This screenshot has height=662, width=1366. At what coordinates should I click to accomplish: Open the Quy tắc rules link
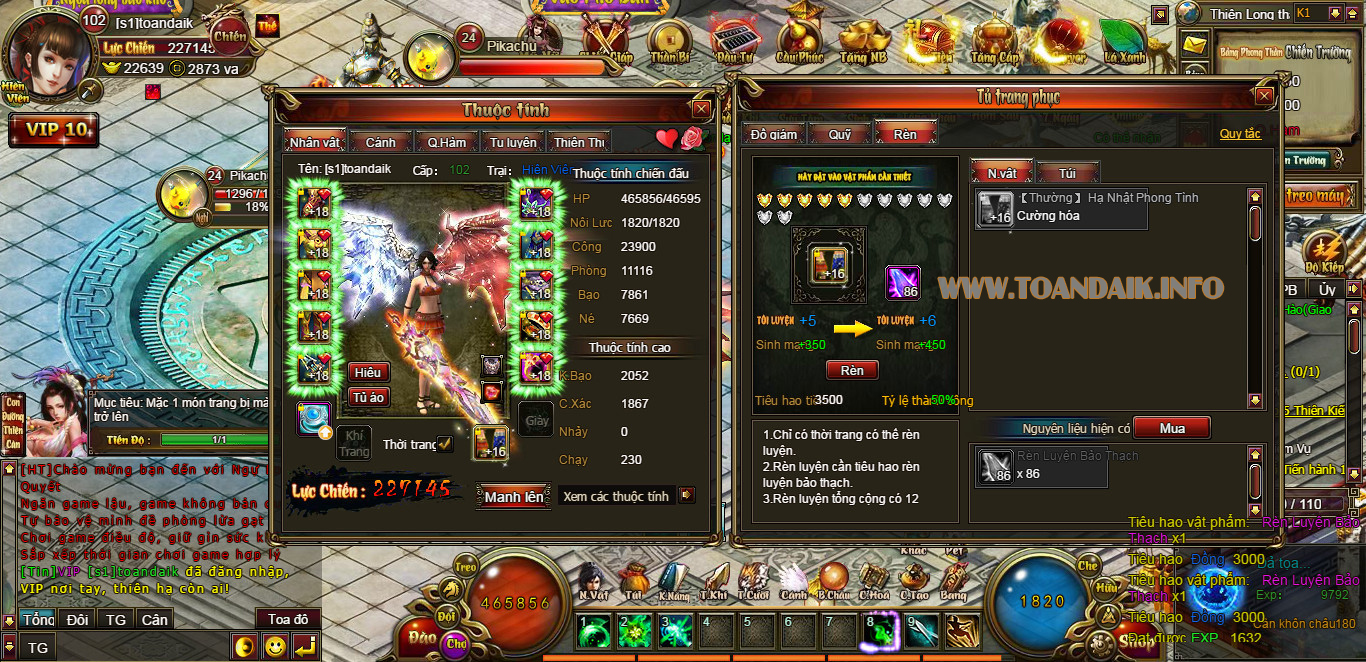point(1240,134)
